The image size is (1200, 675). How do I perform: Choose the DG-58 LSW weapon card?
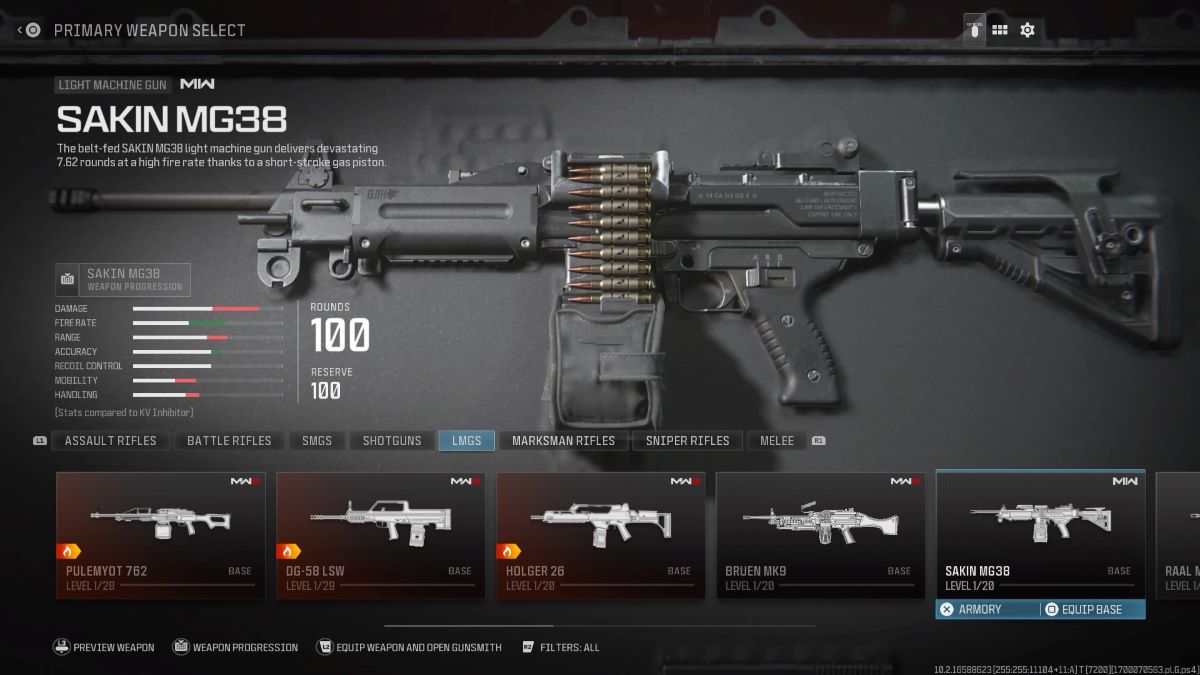(x=380, y=535)
